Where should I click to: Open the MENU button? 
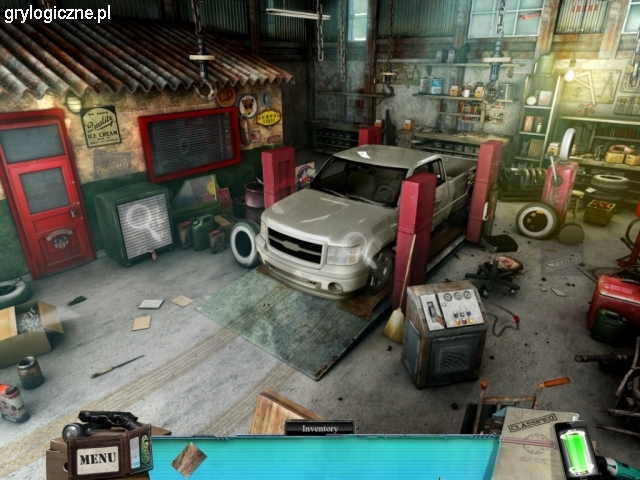(x=98, y=458)
